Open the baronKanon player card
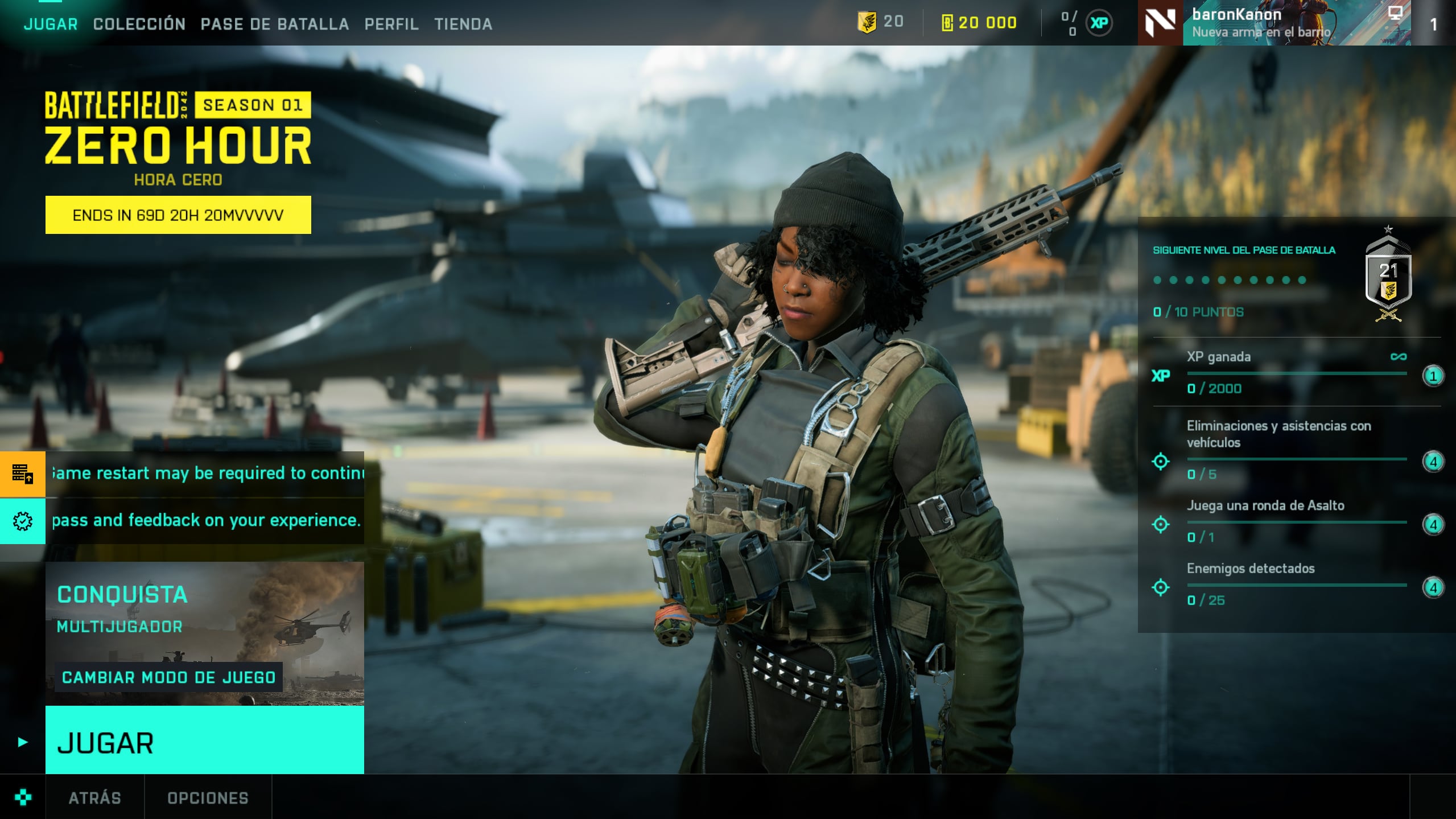 coord(1274,23)
